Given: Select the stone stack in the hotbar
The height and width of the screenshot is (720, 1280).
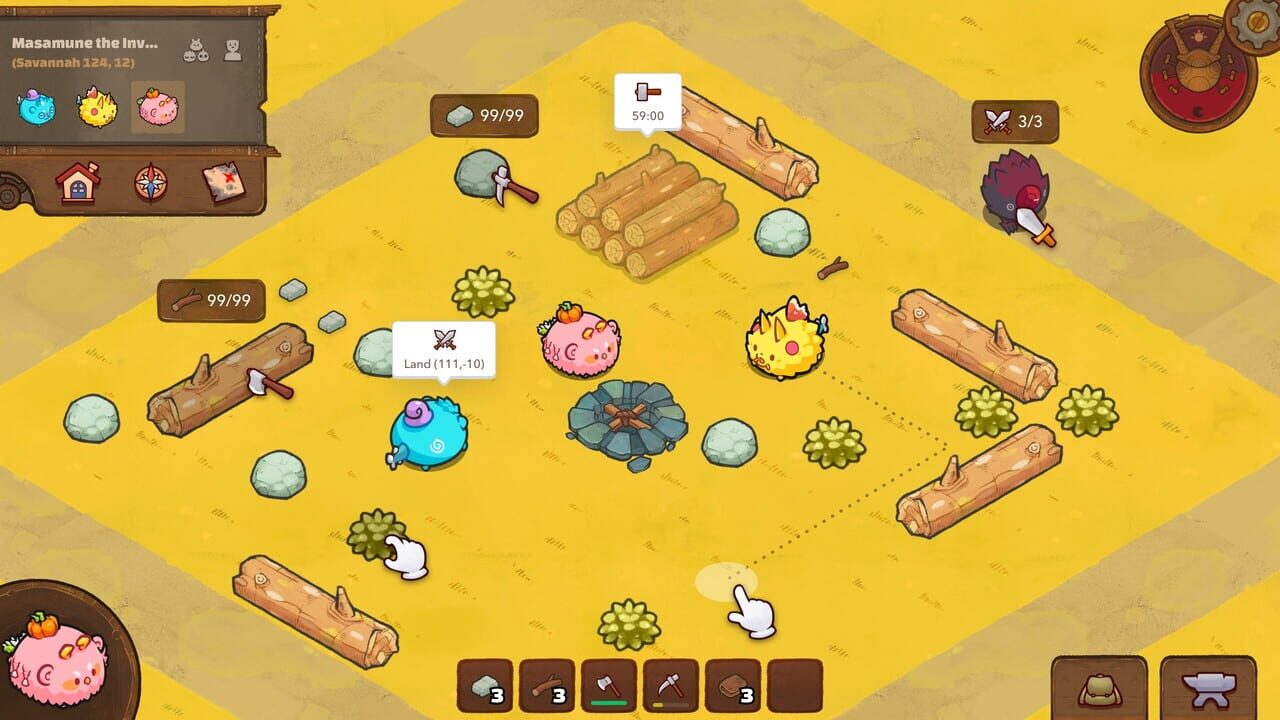Looking at the screenshot, I should [485, 685].
